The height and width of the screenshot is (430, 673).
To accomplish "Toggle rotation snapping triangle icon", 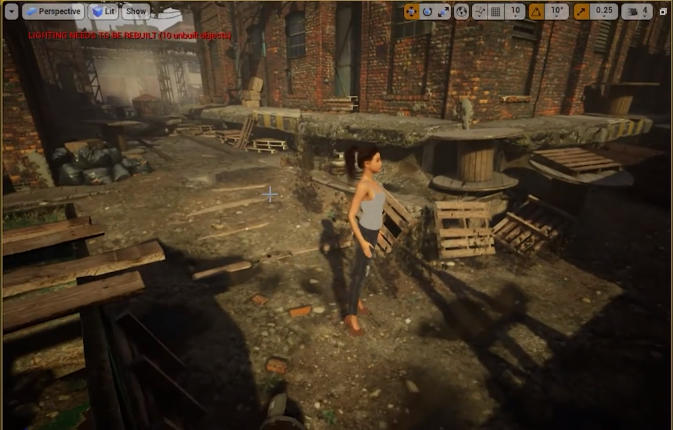I will tap(537, 12).
